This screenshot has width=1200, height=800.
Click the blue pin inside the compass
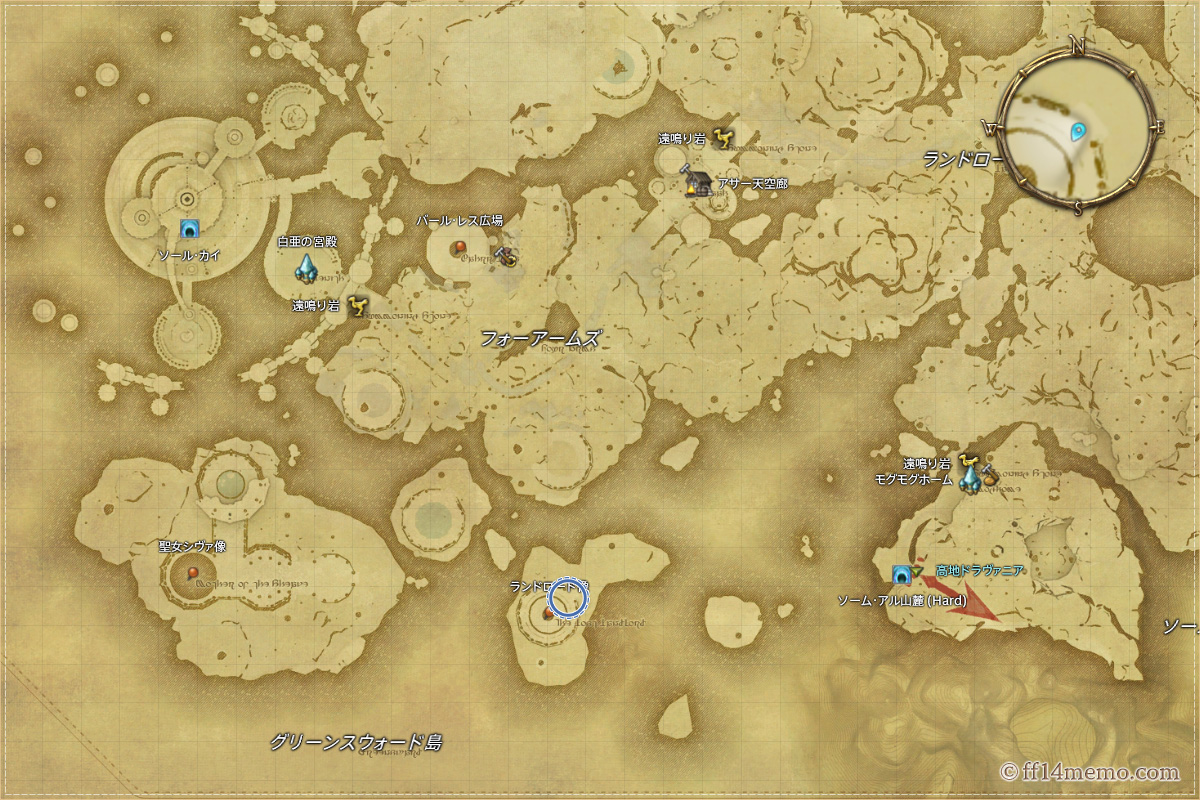pos(1078,131)
